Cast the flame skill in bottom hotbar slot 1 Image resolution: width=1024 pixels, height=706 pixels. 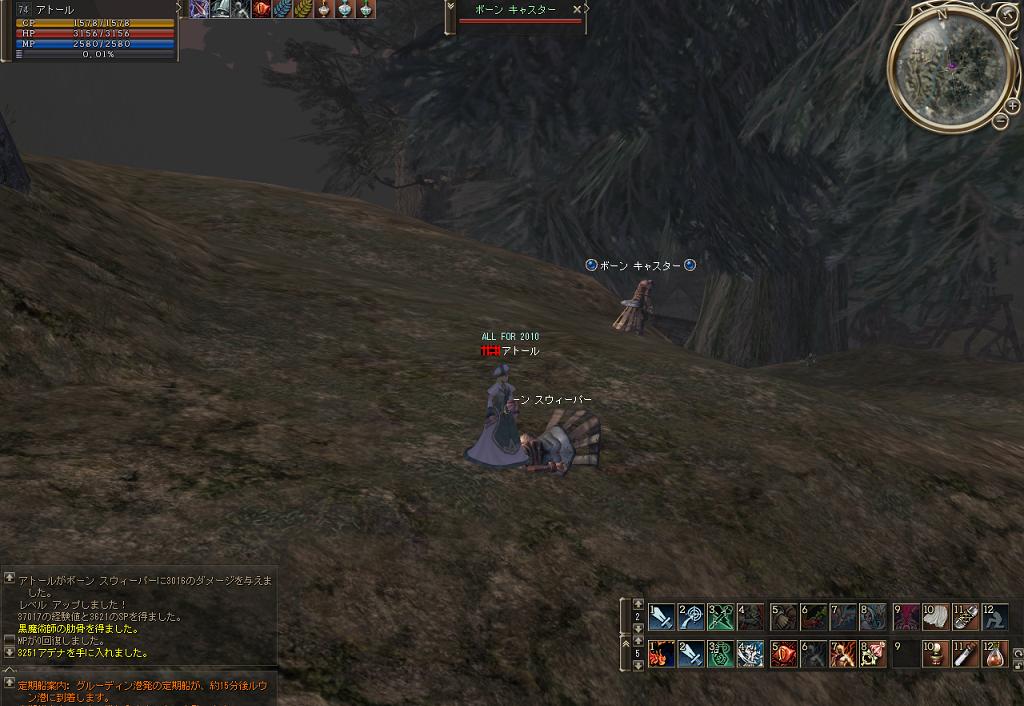(662, 654)
